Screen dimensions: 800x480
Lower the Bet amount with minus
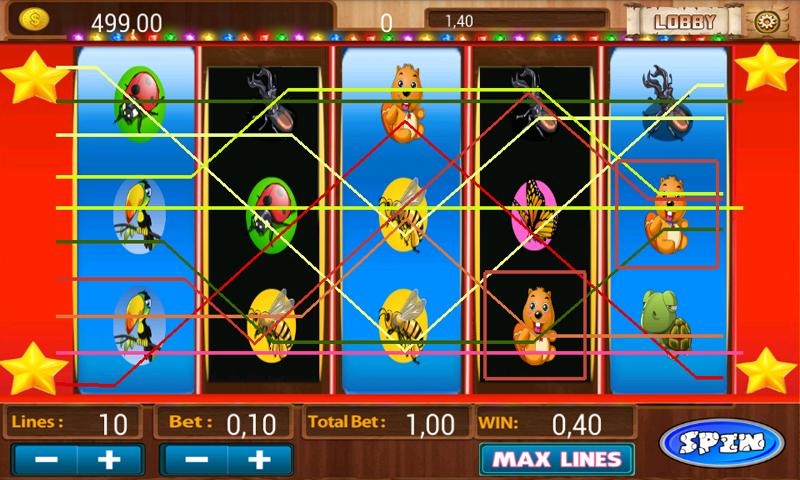[x=196, y=460]
